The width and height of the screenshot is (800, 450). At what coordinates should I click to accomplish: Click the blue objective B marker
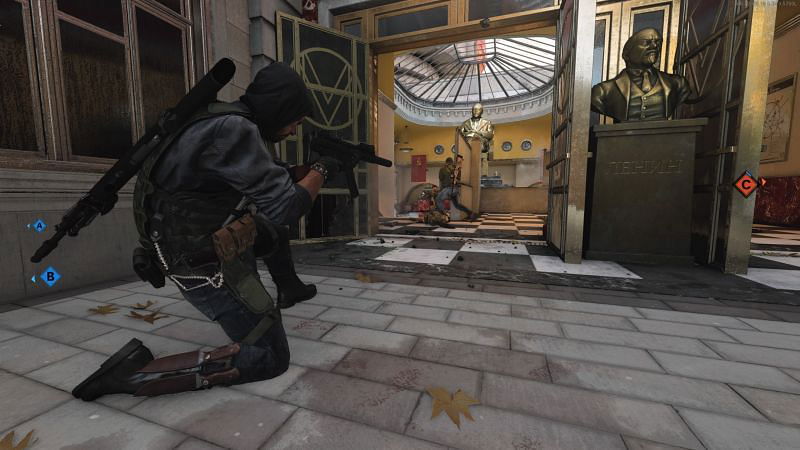(x=49, y=276)
